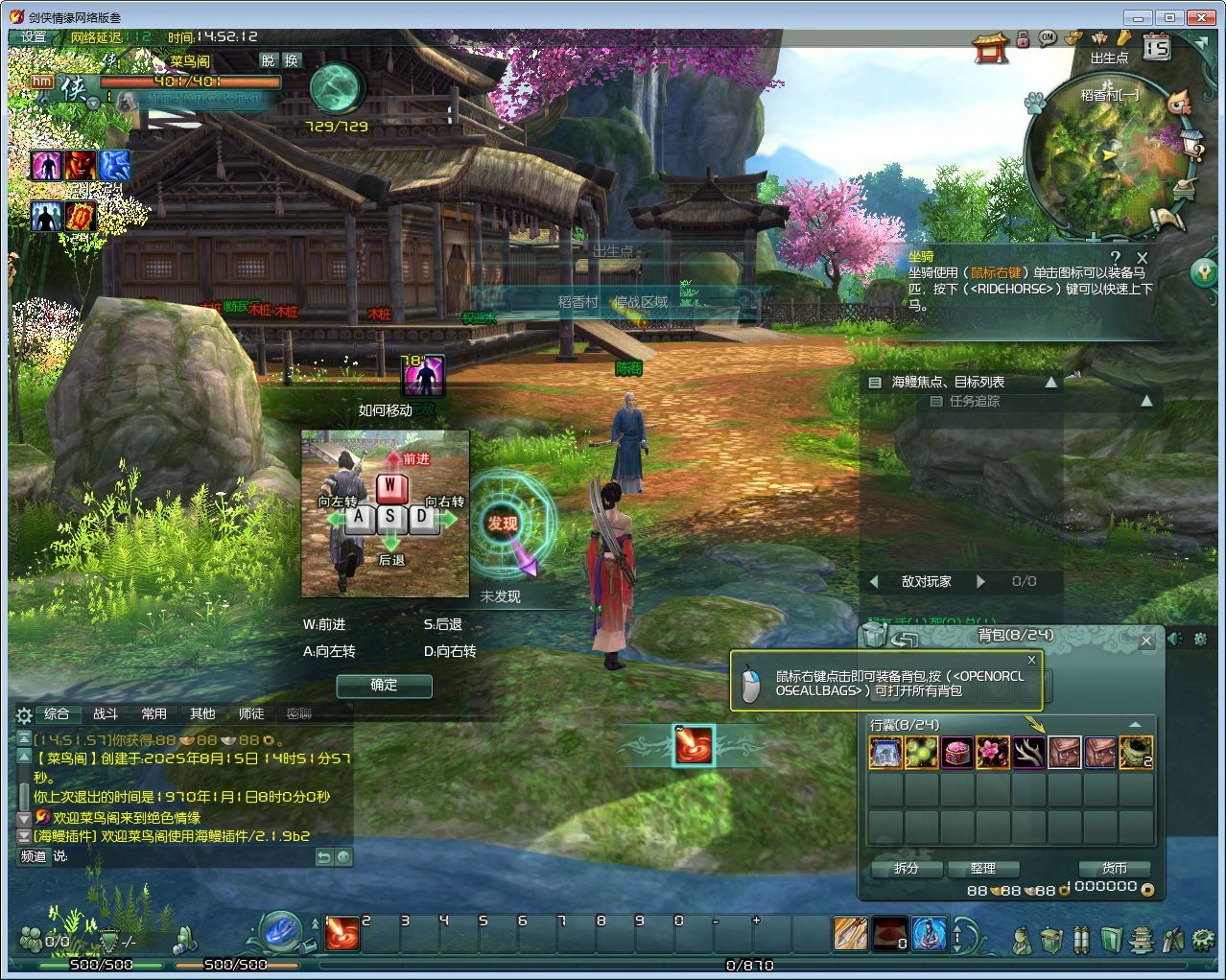Image resolution: width=1226 pixels, height=980 pixels.
Task: Open the calendar icon showing 15
Action: coord(1157,46)
